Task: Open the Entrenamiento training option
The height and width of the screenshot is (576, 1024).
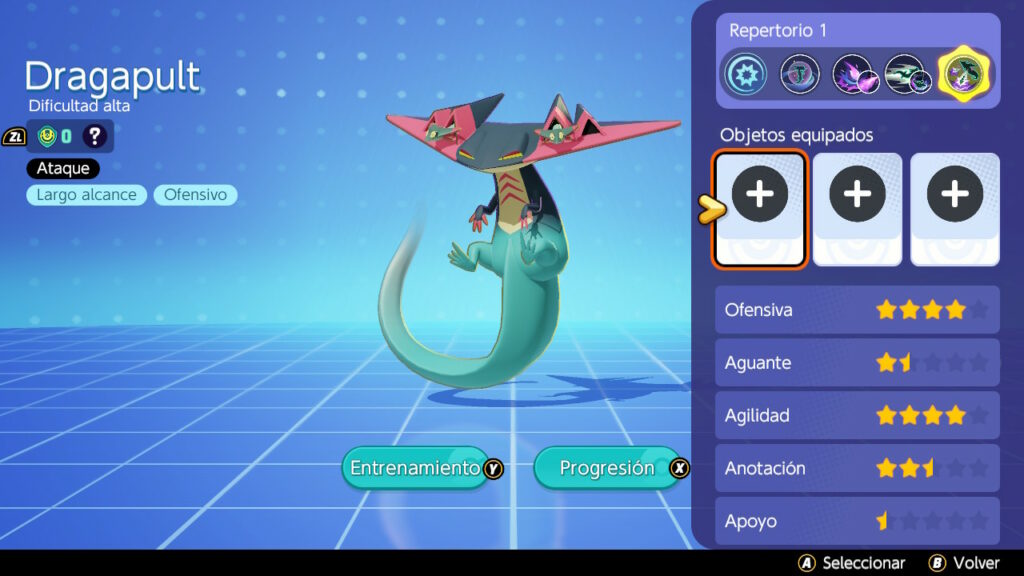Action: (414, 468)
